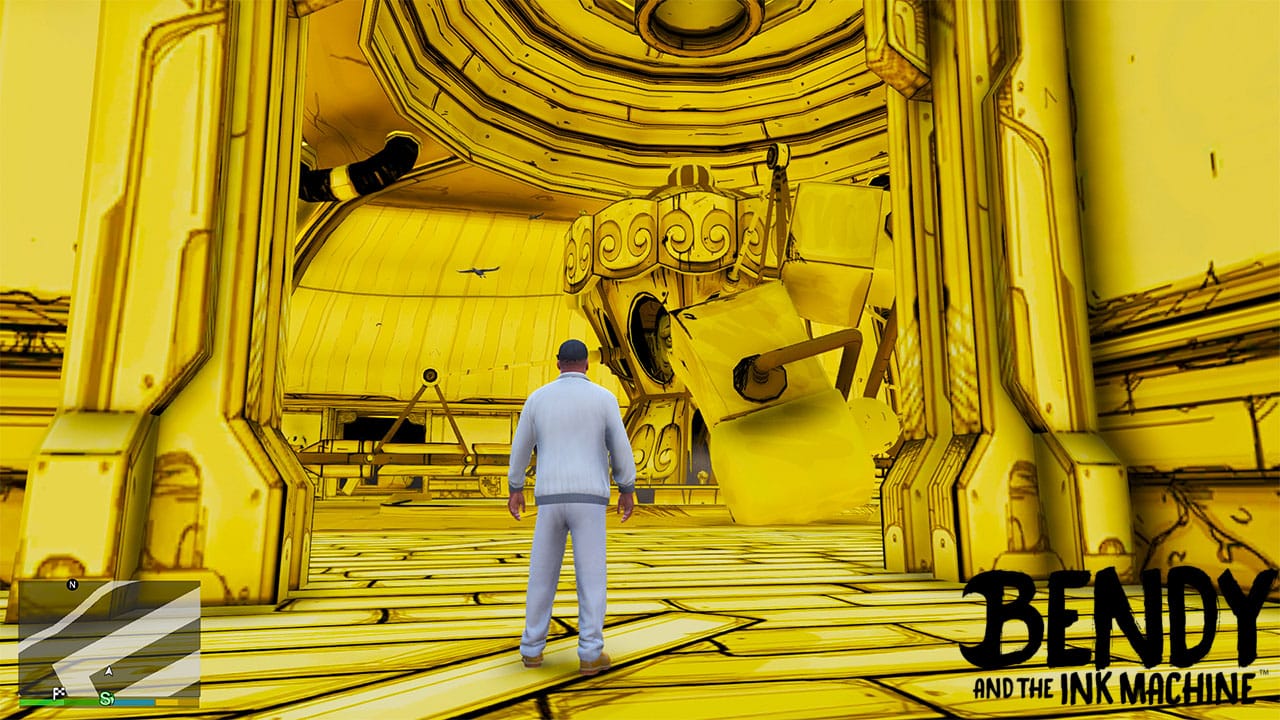Select the checkered flag marker on minimap
This screenshot has width=1280, height=720.
(61, 692)
